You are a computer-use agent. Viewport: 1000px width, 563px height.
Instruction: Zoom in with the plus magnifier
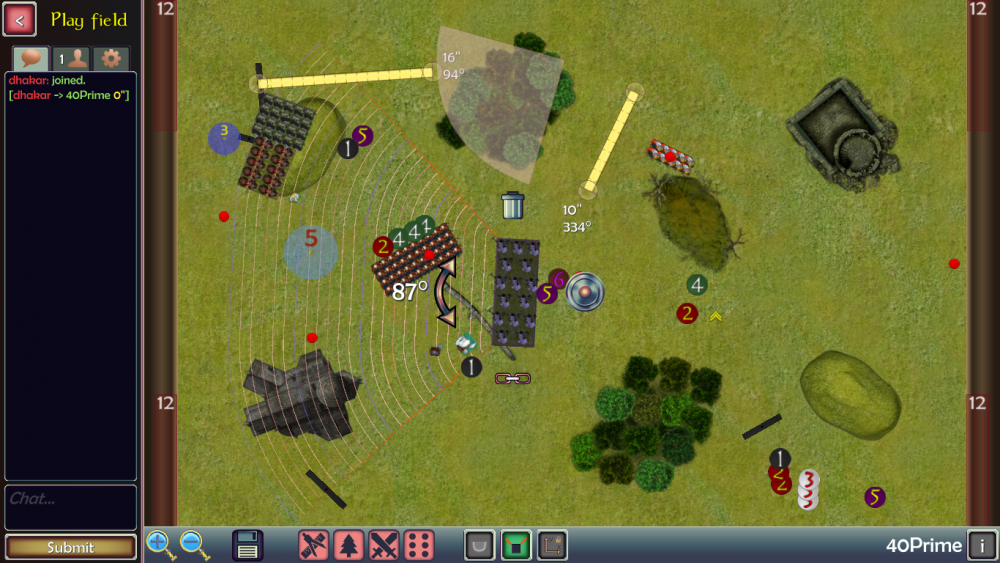[x=160, y=545]
